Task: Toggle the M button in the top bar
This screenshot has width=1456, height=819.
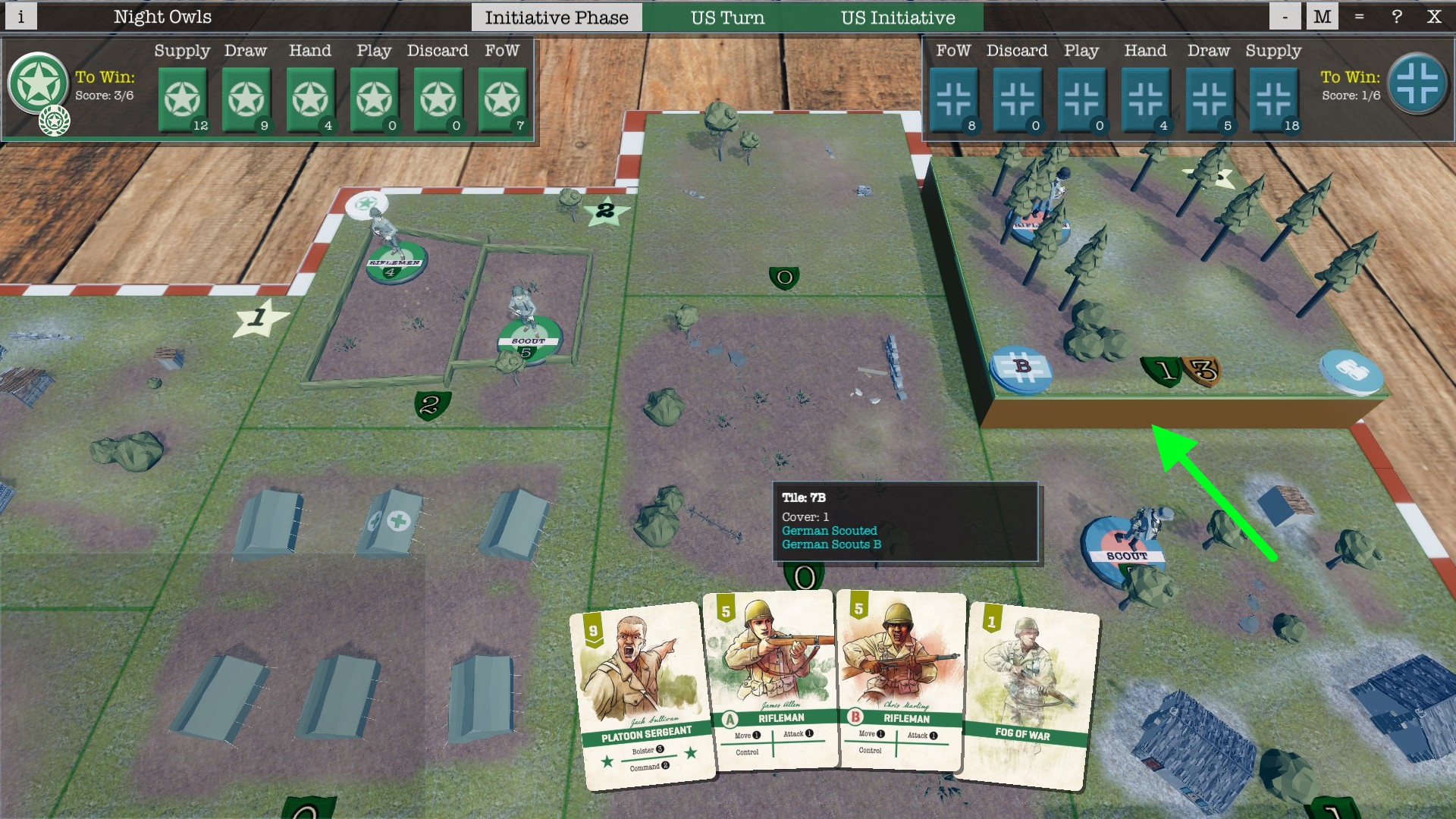Action: (1322, 17)
